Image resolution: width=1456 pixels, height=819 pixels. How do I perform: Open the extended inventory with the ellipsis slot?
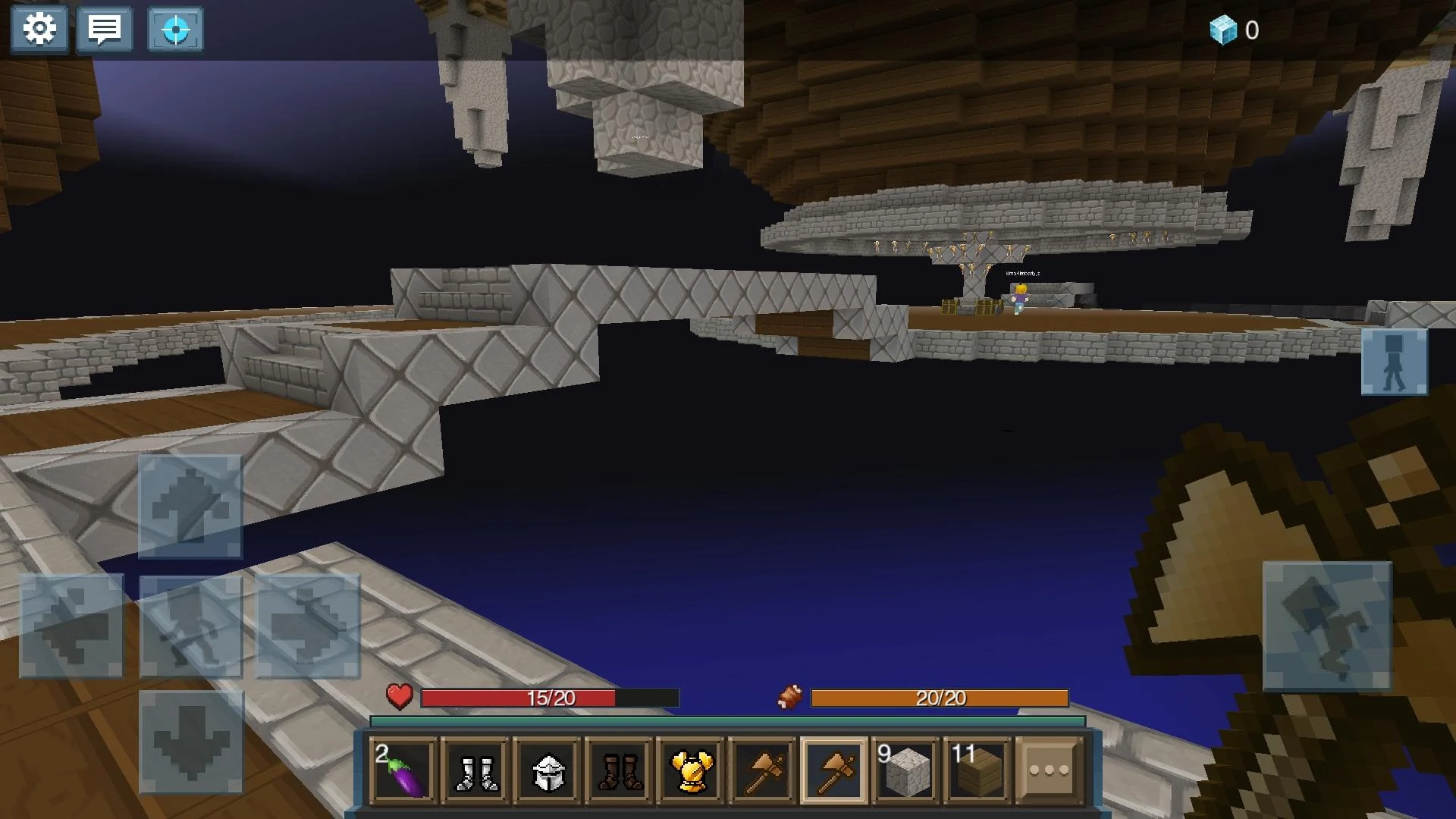tap(1049, 768)
